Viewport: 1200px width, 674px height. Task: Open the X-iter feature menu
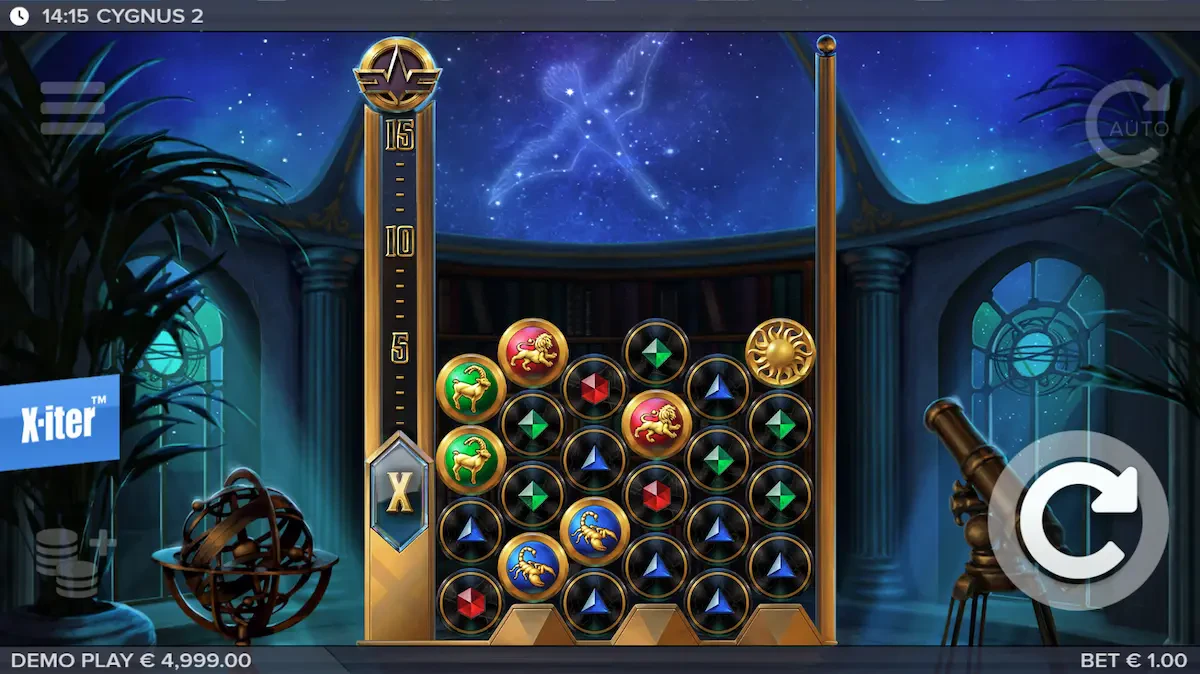(x=59, y=422)
